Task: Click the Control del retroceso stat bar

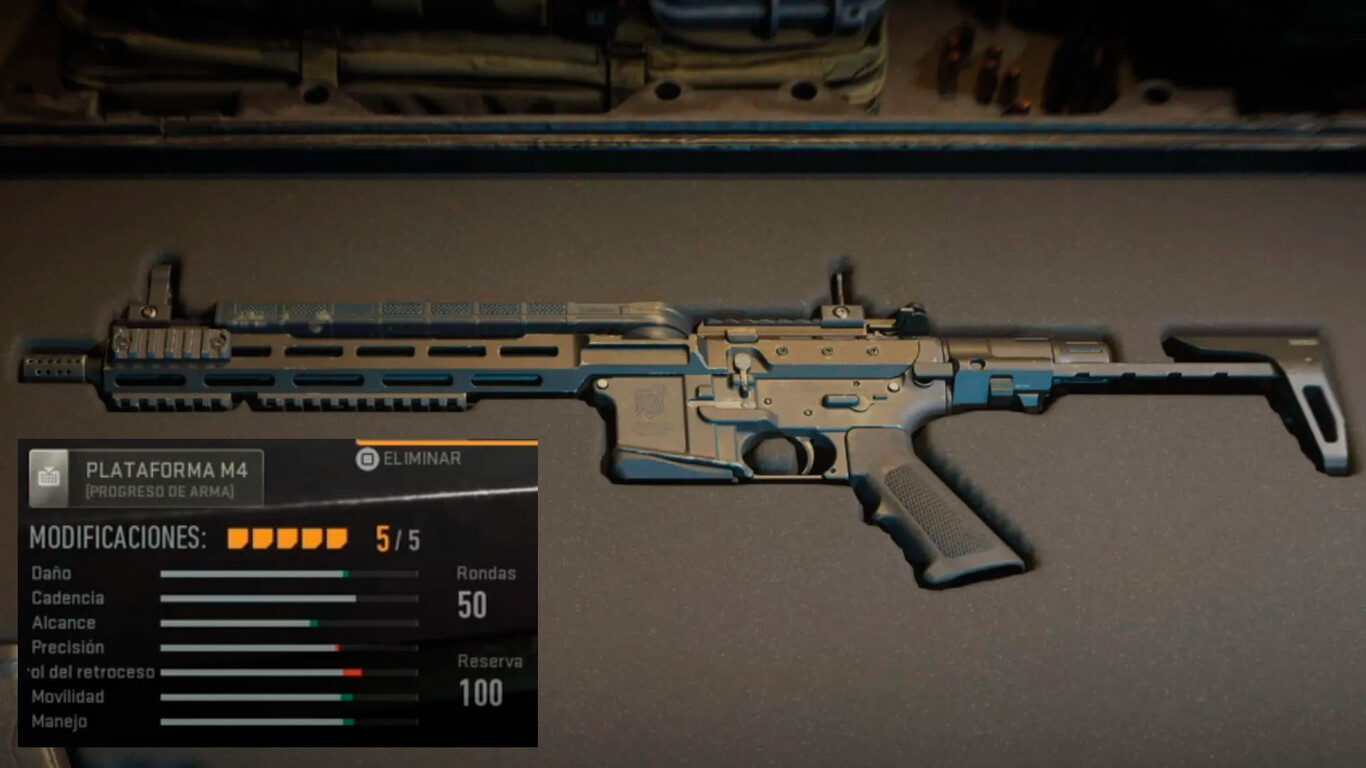Action: (287, 672)
